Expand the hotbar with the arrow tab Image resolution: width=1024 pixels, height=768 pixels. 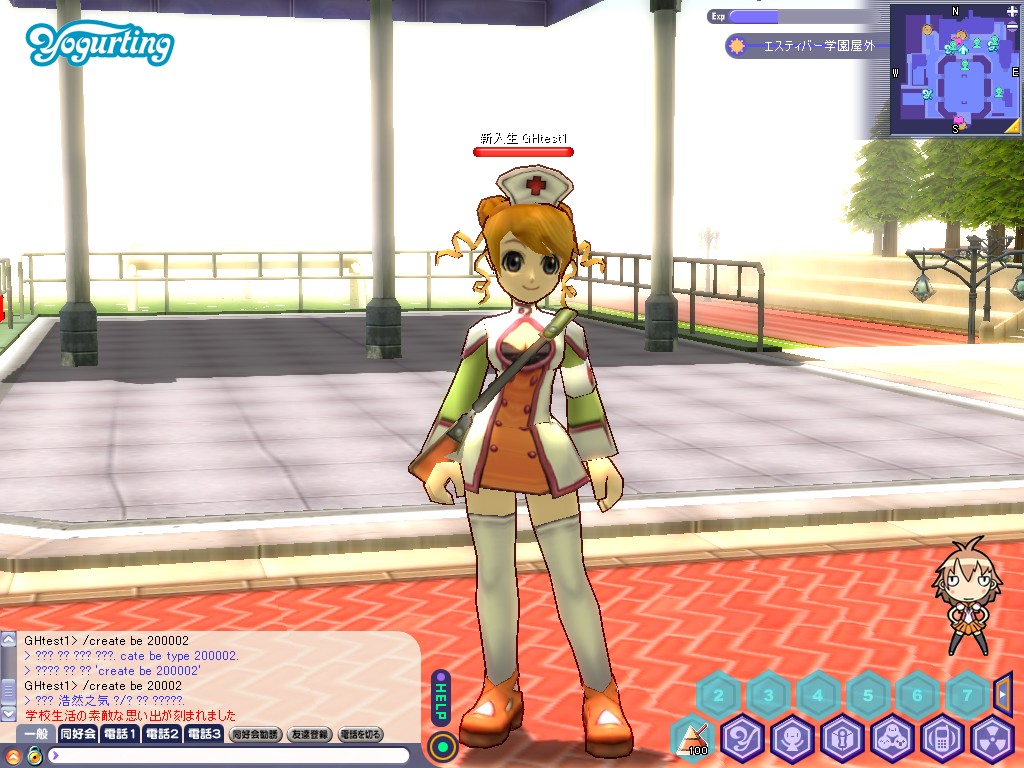(1004, 692)
